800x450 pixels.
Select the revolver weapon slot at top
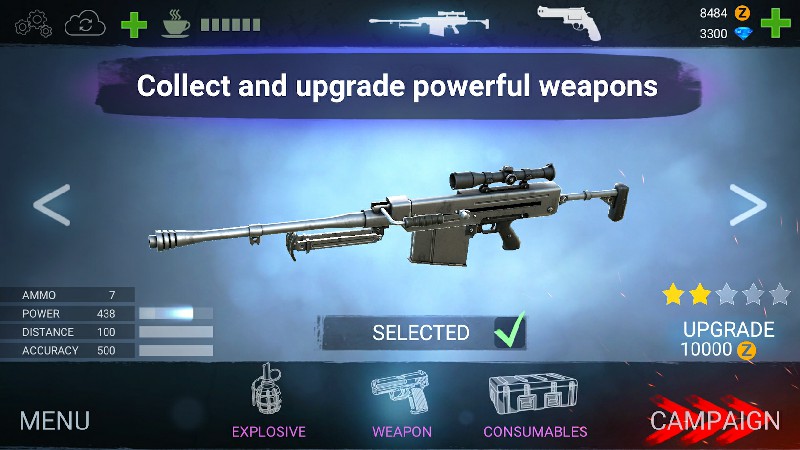(x=570, y=22)
